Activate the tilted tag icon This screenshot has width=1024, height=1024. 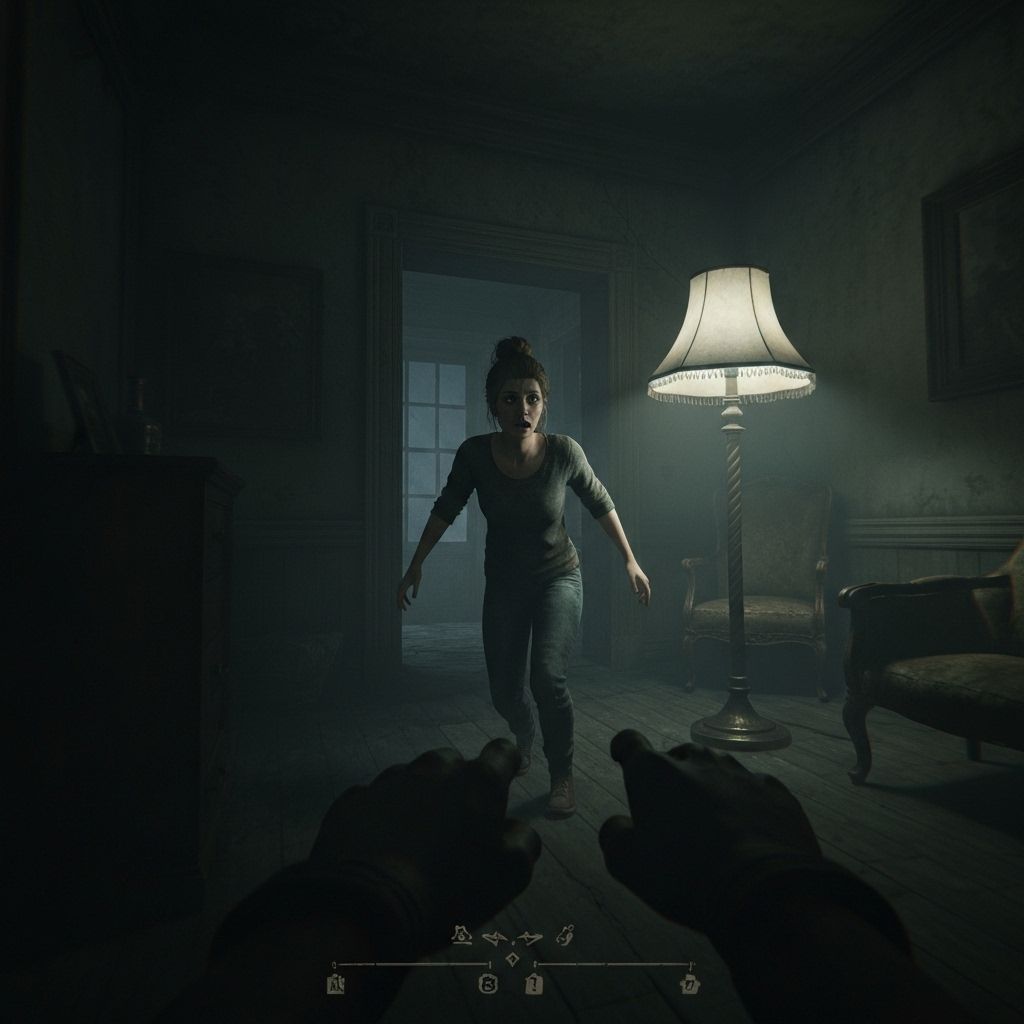565,936
